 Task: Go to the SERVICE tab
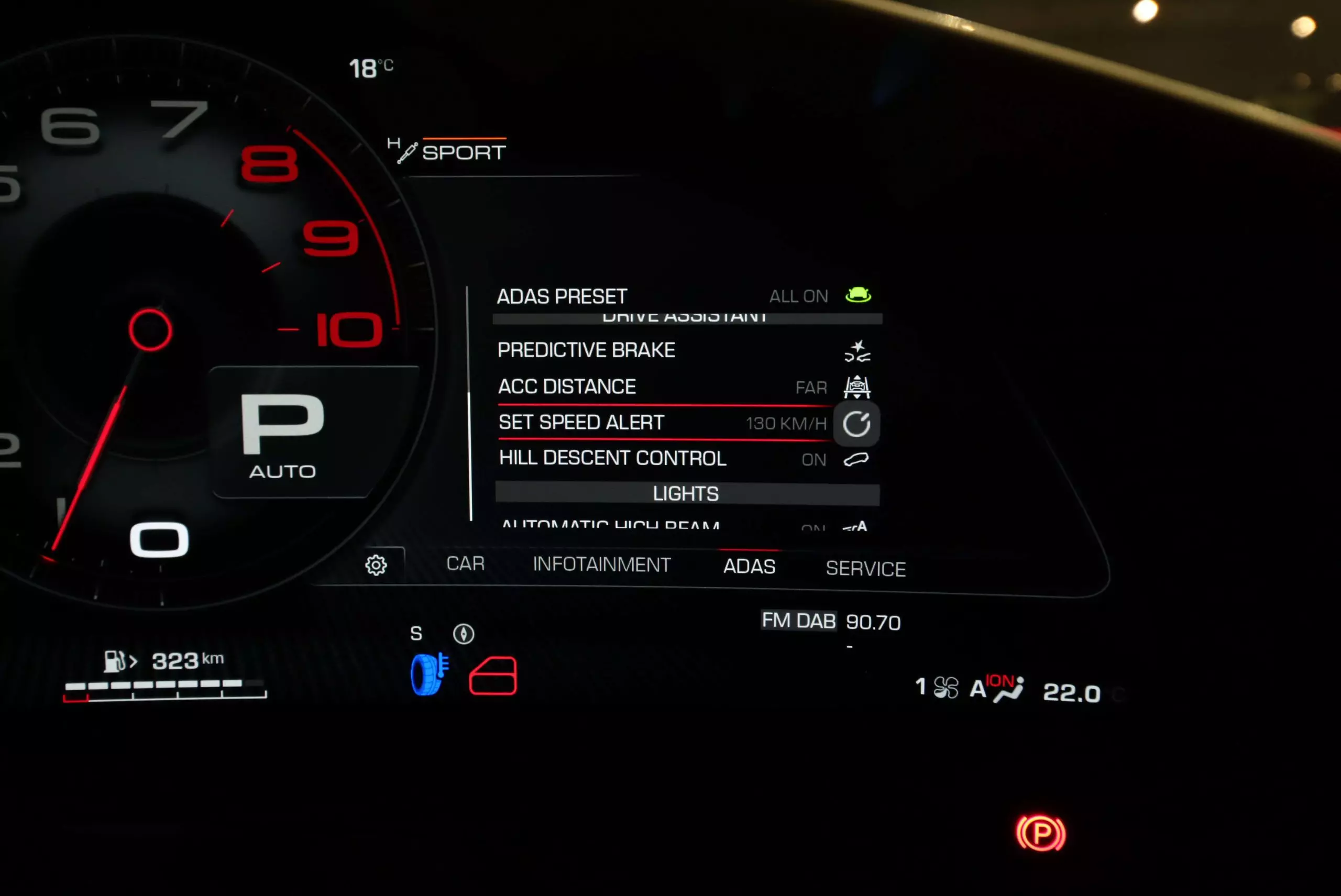click(x=865, y=569)
